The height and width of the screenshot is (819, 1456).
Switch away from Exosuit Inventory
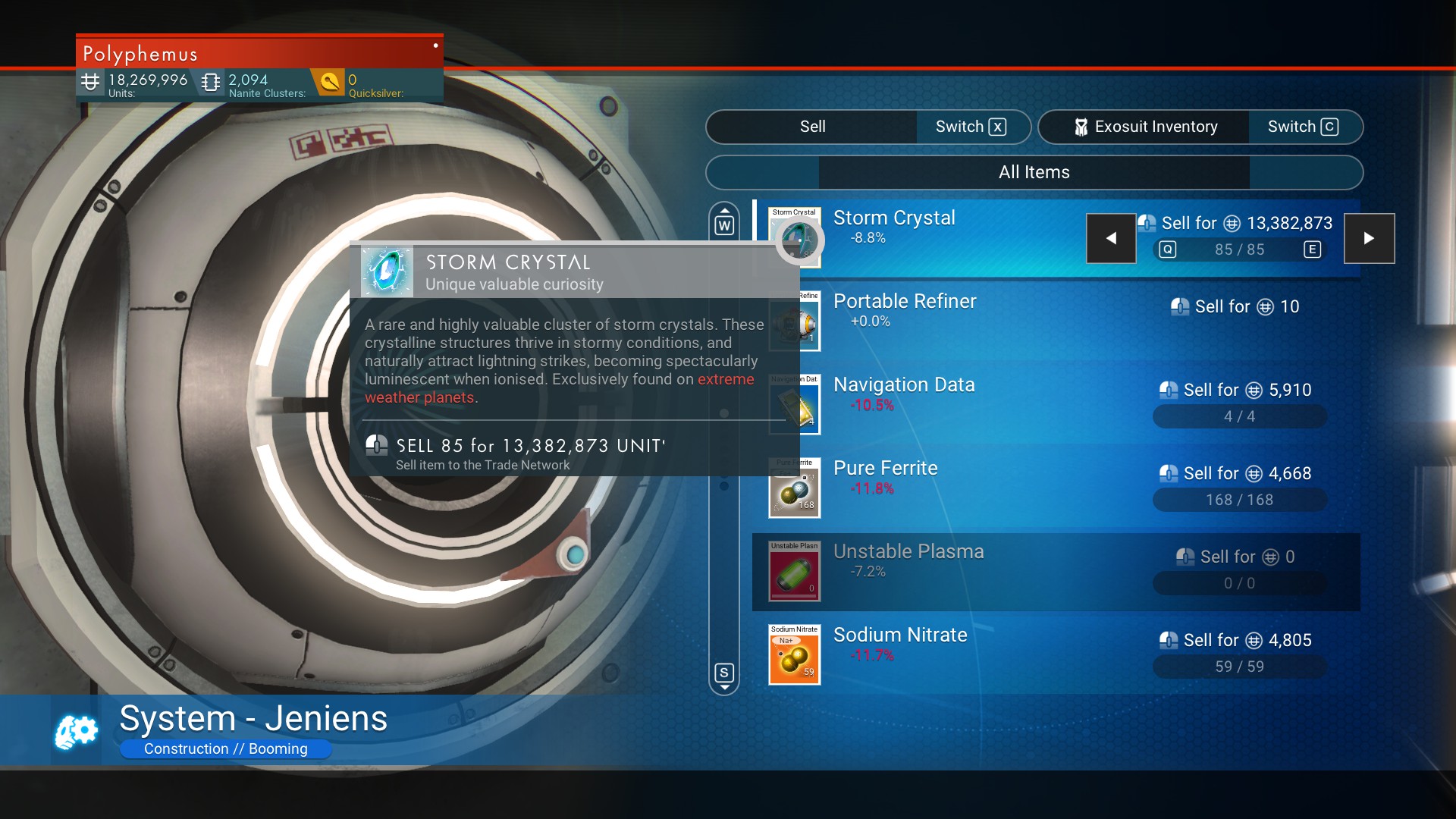pyautogui.click(x=1304, y=127)
